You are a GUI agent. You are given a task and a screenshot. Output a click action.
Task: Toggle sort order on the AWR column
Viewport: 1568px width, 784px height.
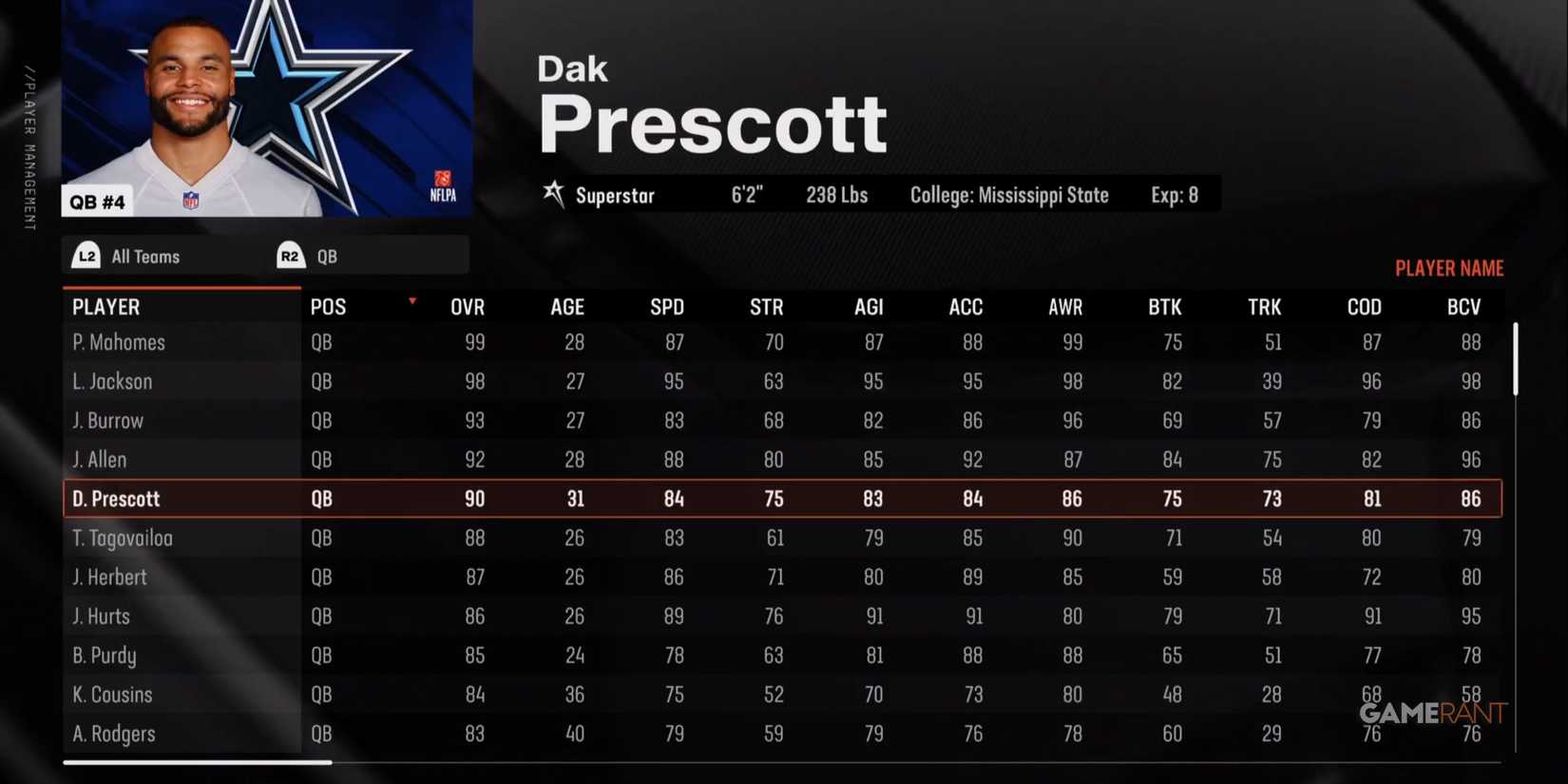point(1065,306)
